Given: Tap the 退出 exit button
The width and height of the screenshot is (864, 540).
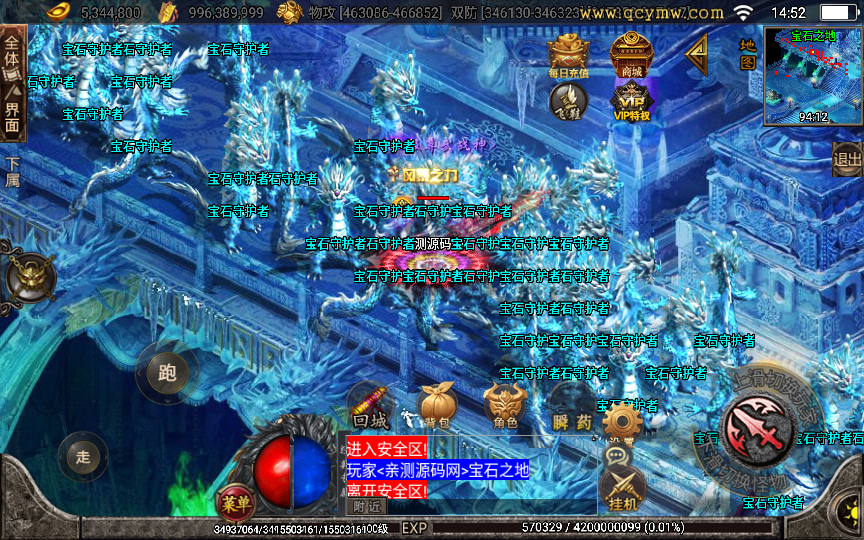Looking at the screenshot, I should coord(847,159).
